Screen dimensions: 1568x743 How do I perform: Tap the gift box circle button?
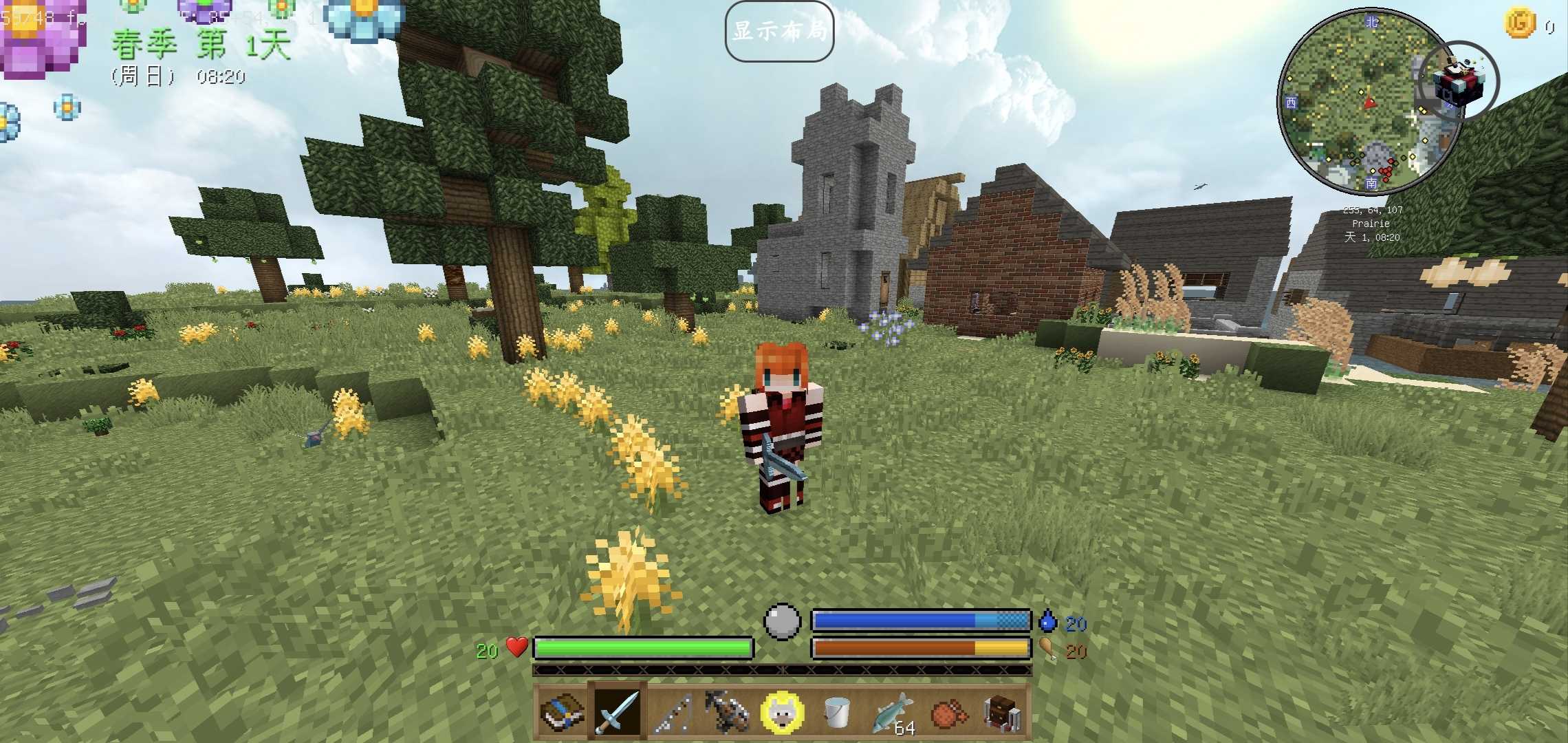click(x=1459, y=81)
